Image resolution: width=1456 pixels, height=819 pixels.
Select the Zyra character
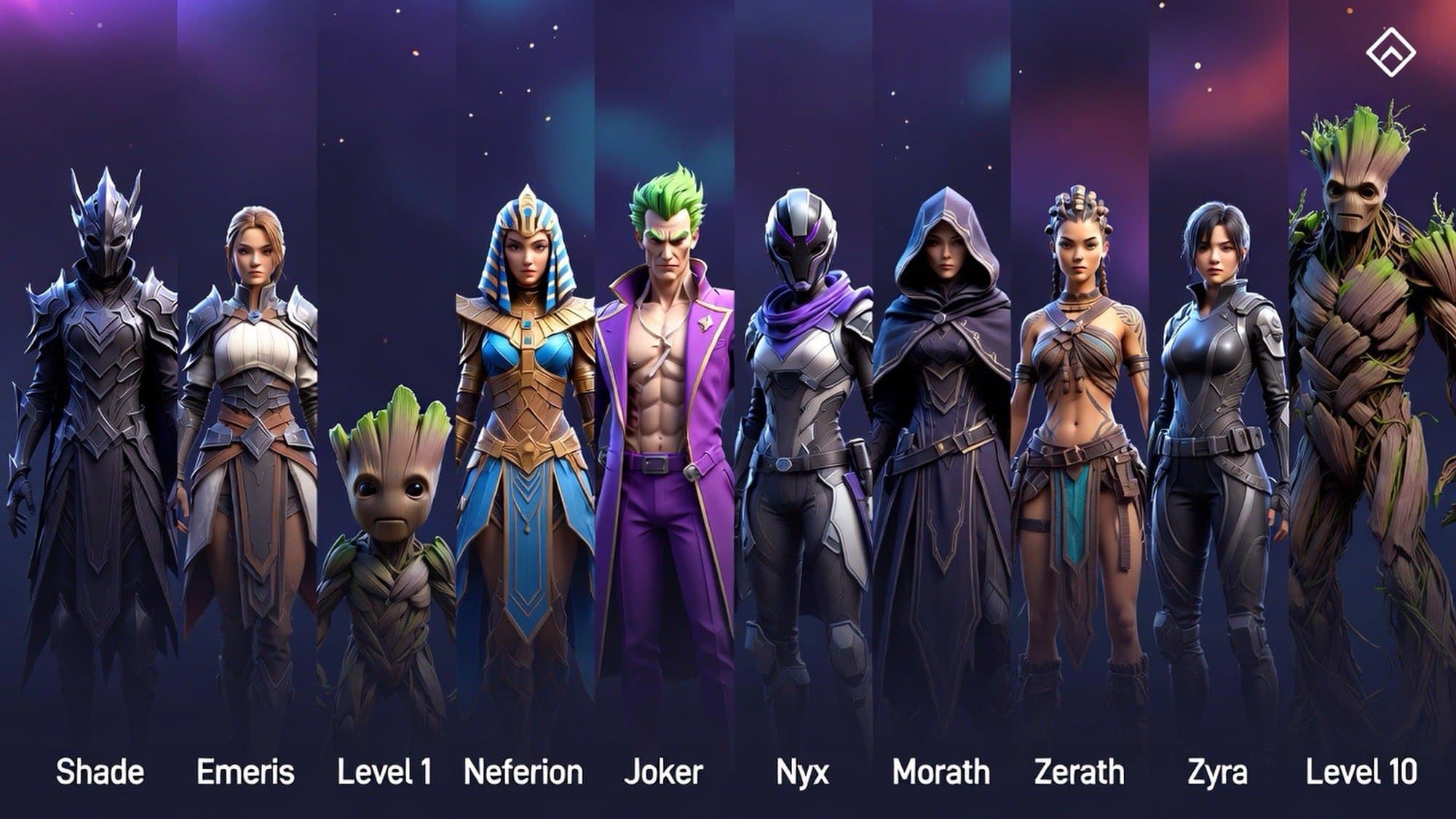[x=1218, y=437]
